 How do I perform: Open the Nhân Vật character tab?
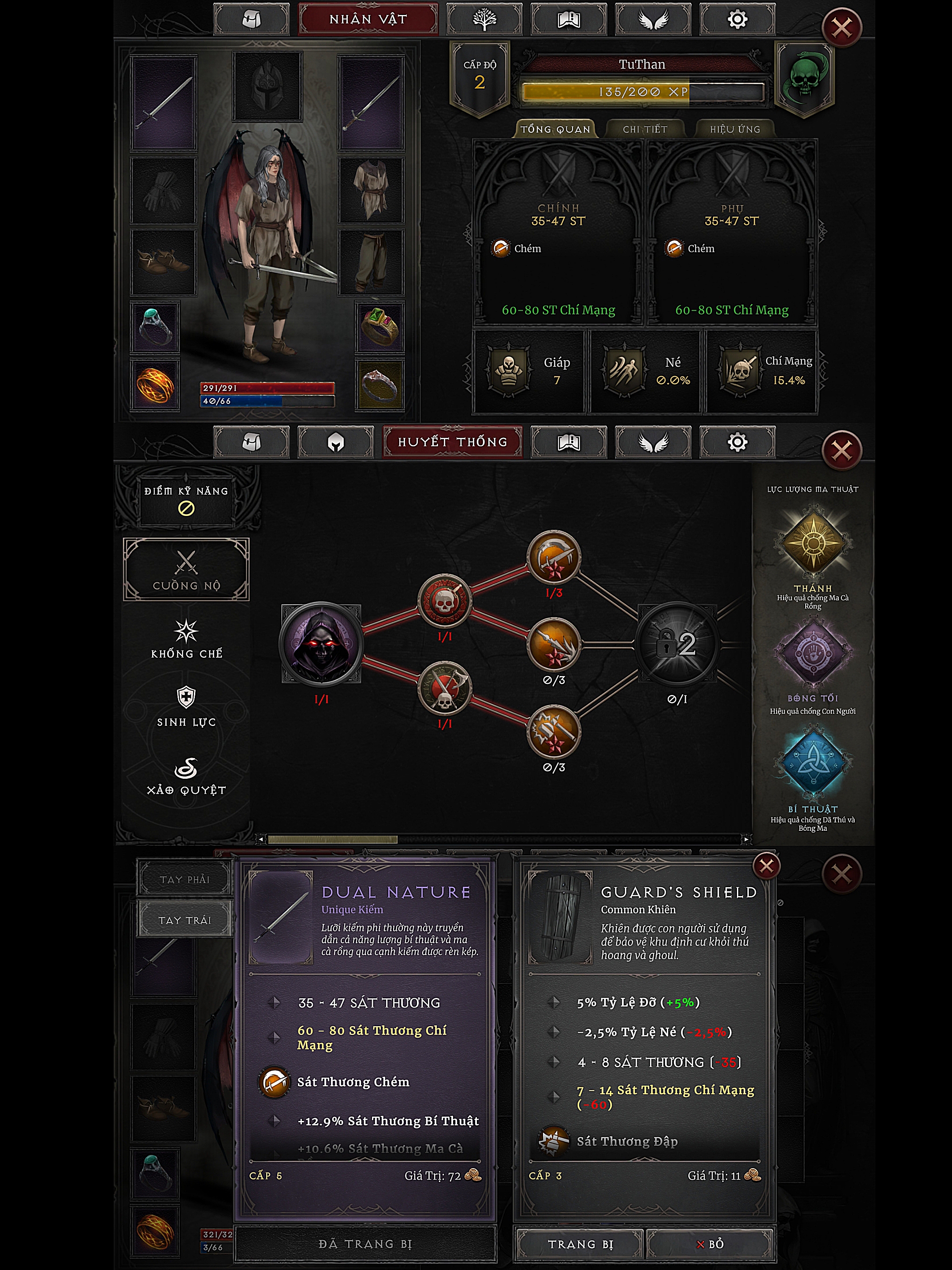point(368,19)
